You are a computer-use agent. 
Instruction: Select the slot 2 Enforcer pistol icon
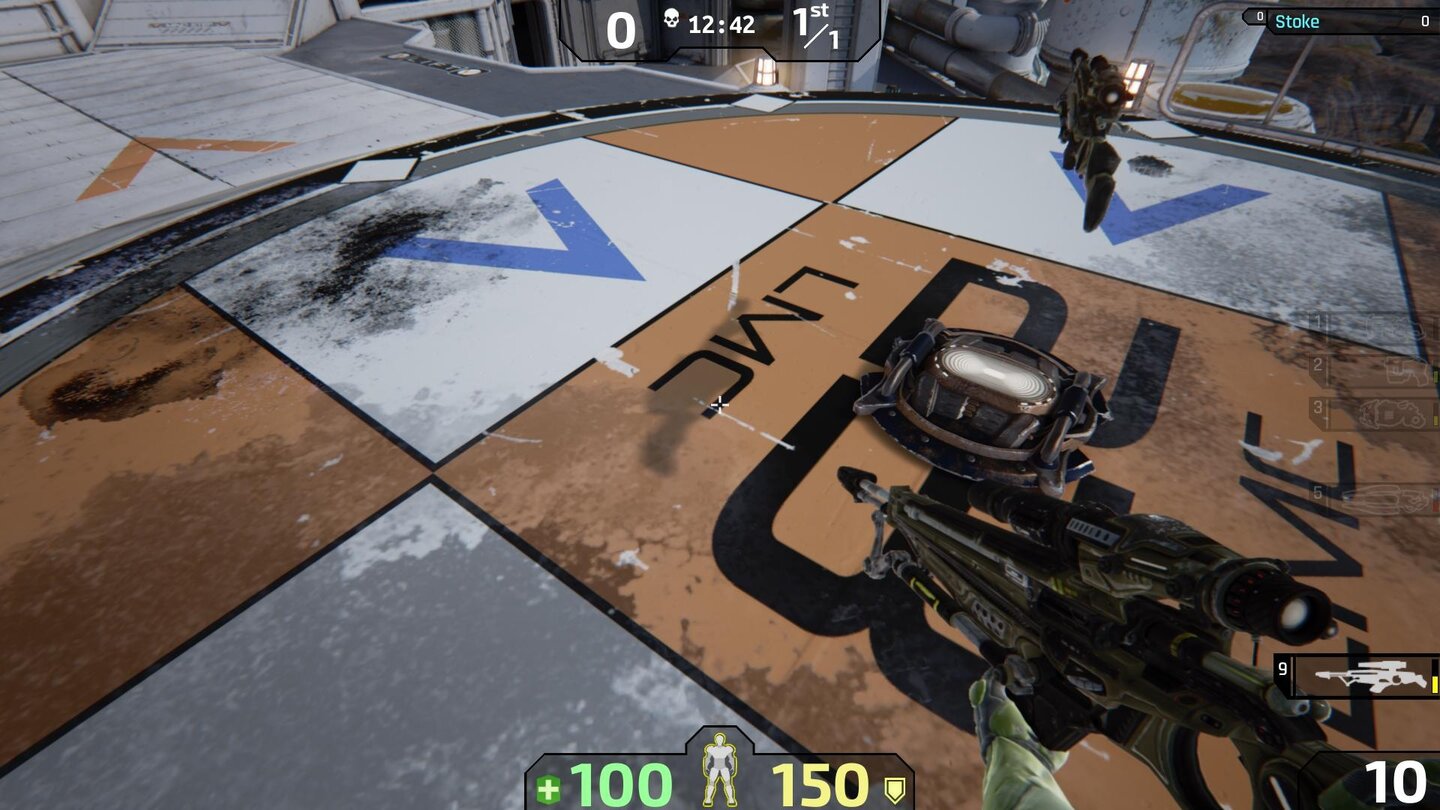pos(1406,370)
